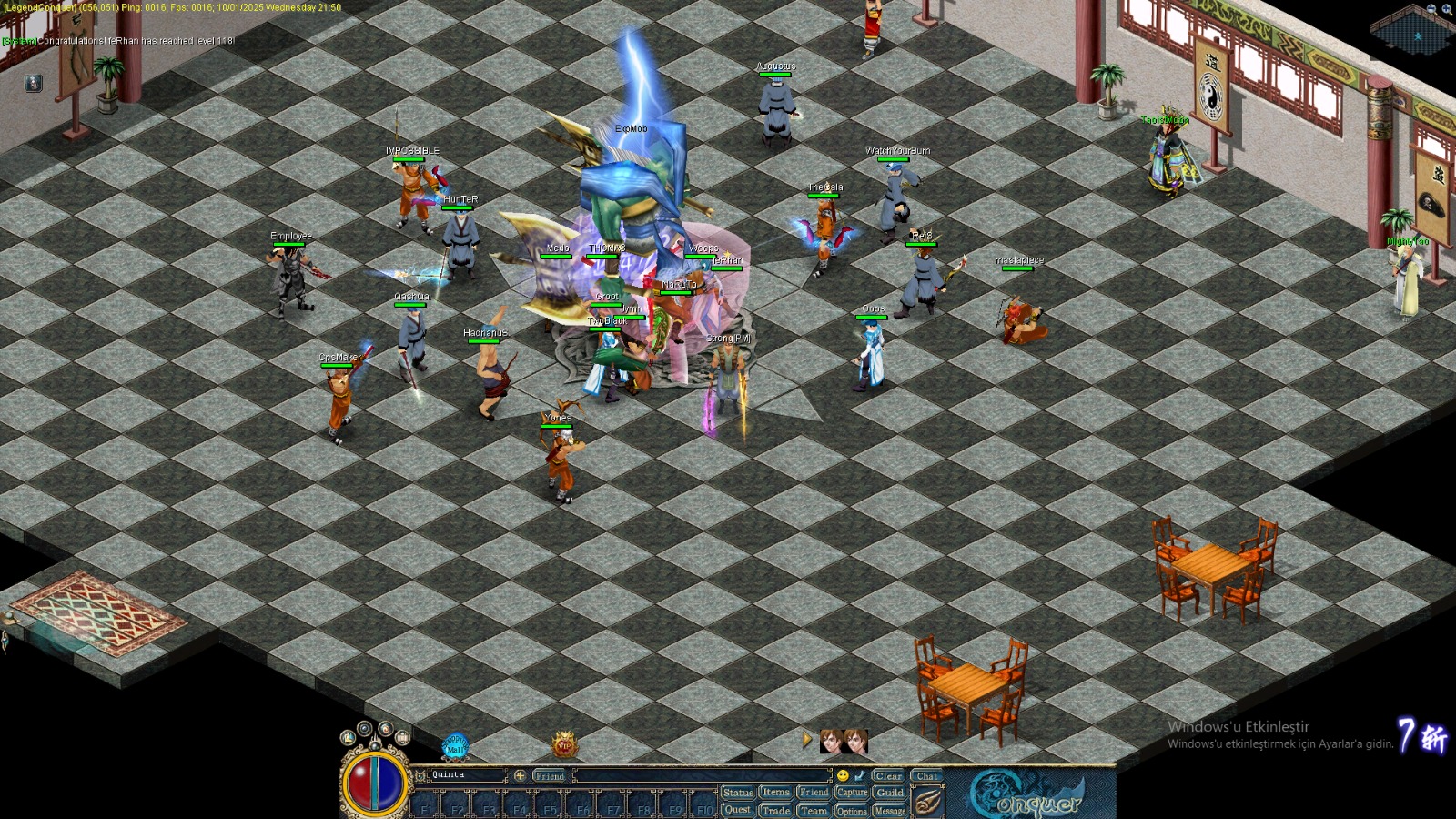
Task: Open the Friend chat channel selector
Action: (550, 776)
